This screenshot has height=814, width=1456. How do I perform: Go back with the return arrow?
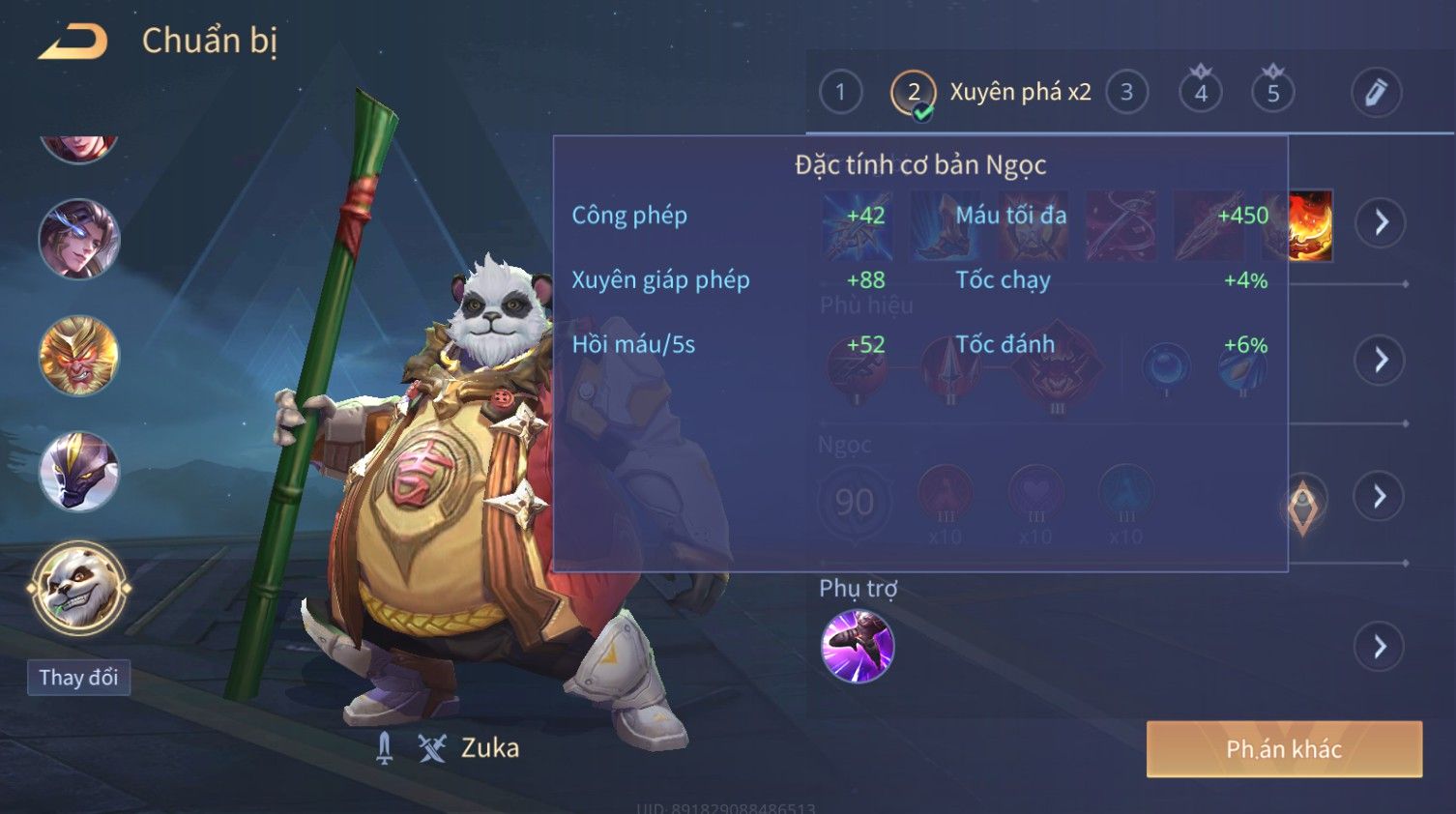tap(73, 42)
